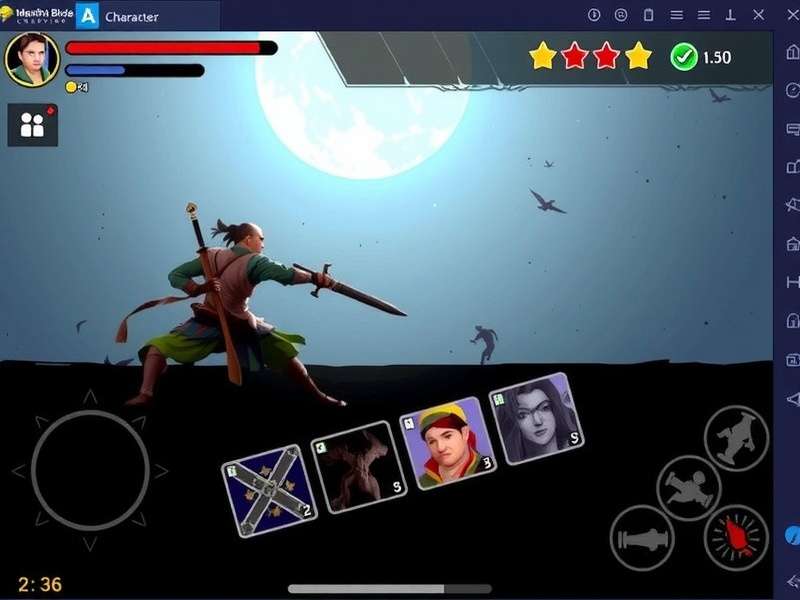Switch to the Character tab in title bar

point(130,16)
